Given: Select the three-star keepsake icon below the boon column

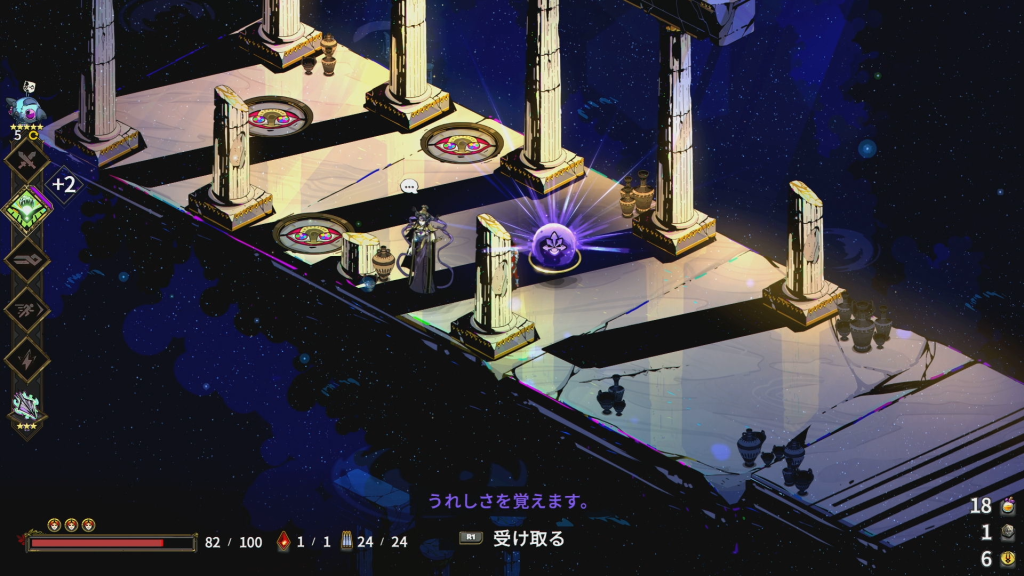Looking at the screenshot, I should (x=27, y=407).
